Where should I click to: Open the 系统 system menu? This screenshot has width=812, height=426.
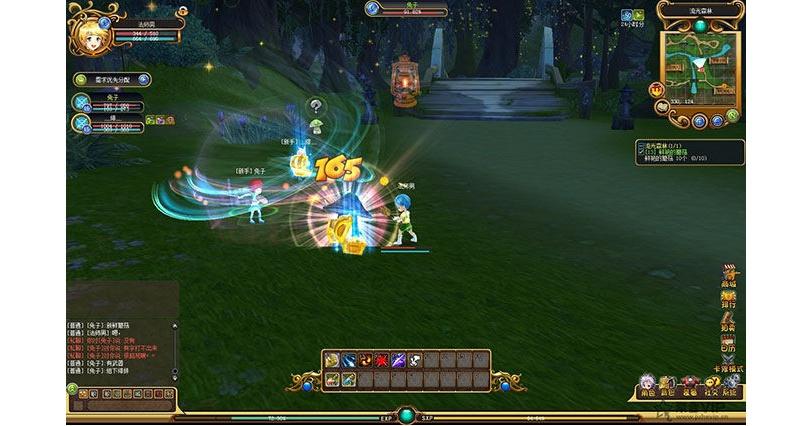[x=731, y=387]
